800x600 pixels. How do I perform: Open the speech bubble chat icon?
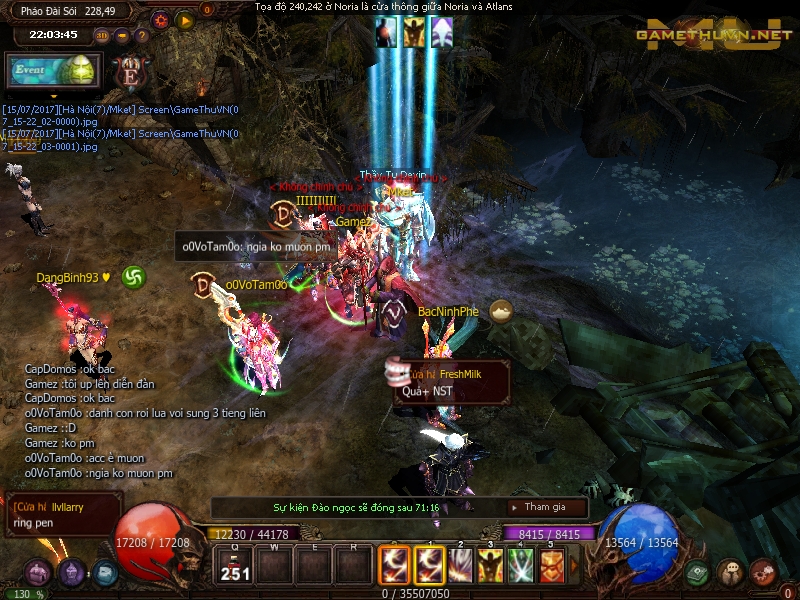click(x=730, y=573)
